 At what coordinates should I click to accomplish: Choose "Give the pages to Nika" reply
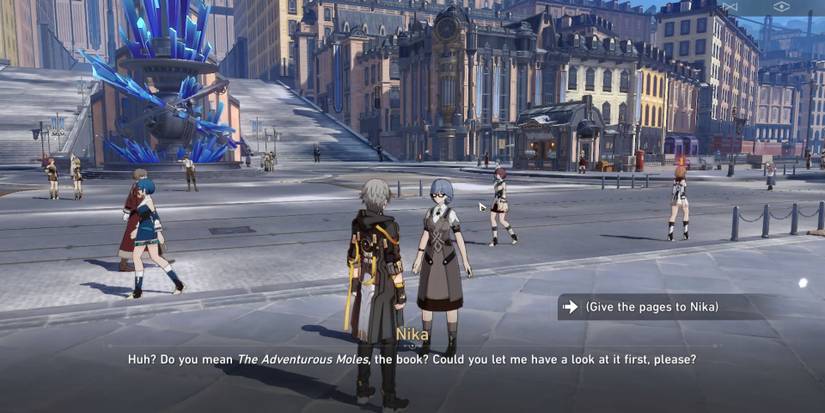652,307
